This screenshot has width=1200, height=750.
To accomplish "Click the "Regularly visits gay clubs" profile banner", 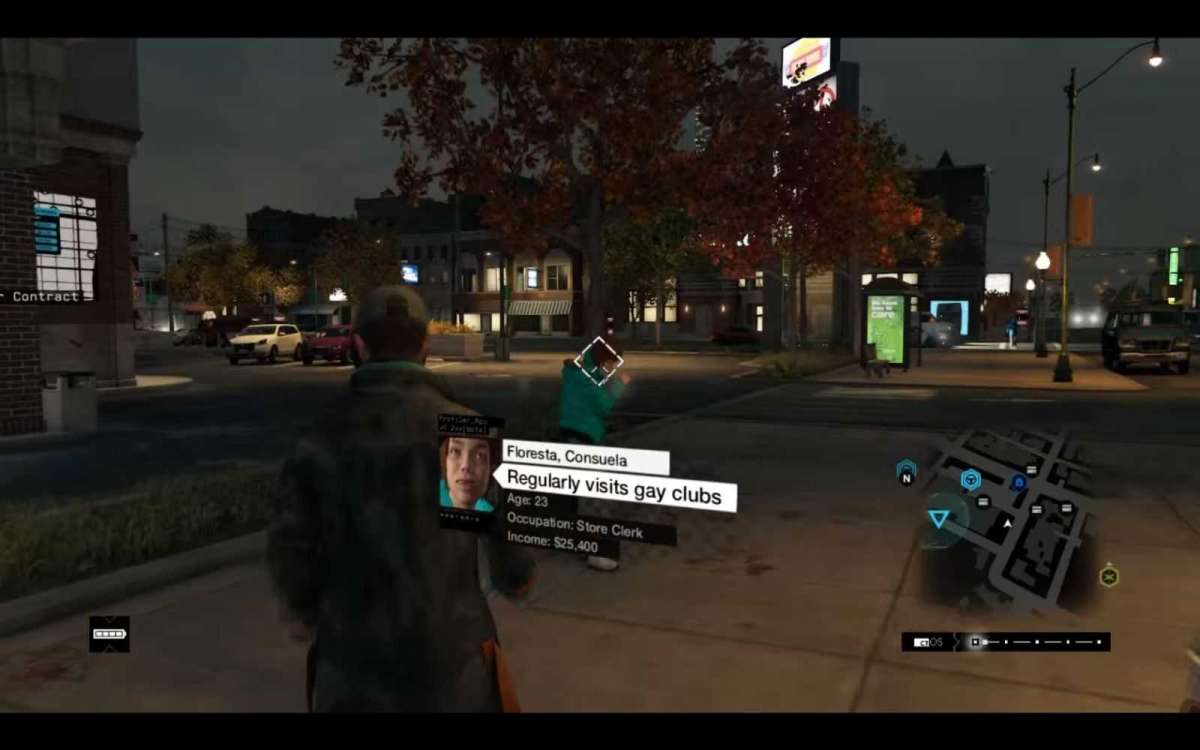I will pos(614,489).
